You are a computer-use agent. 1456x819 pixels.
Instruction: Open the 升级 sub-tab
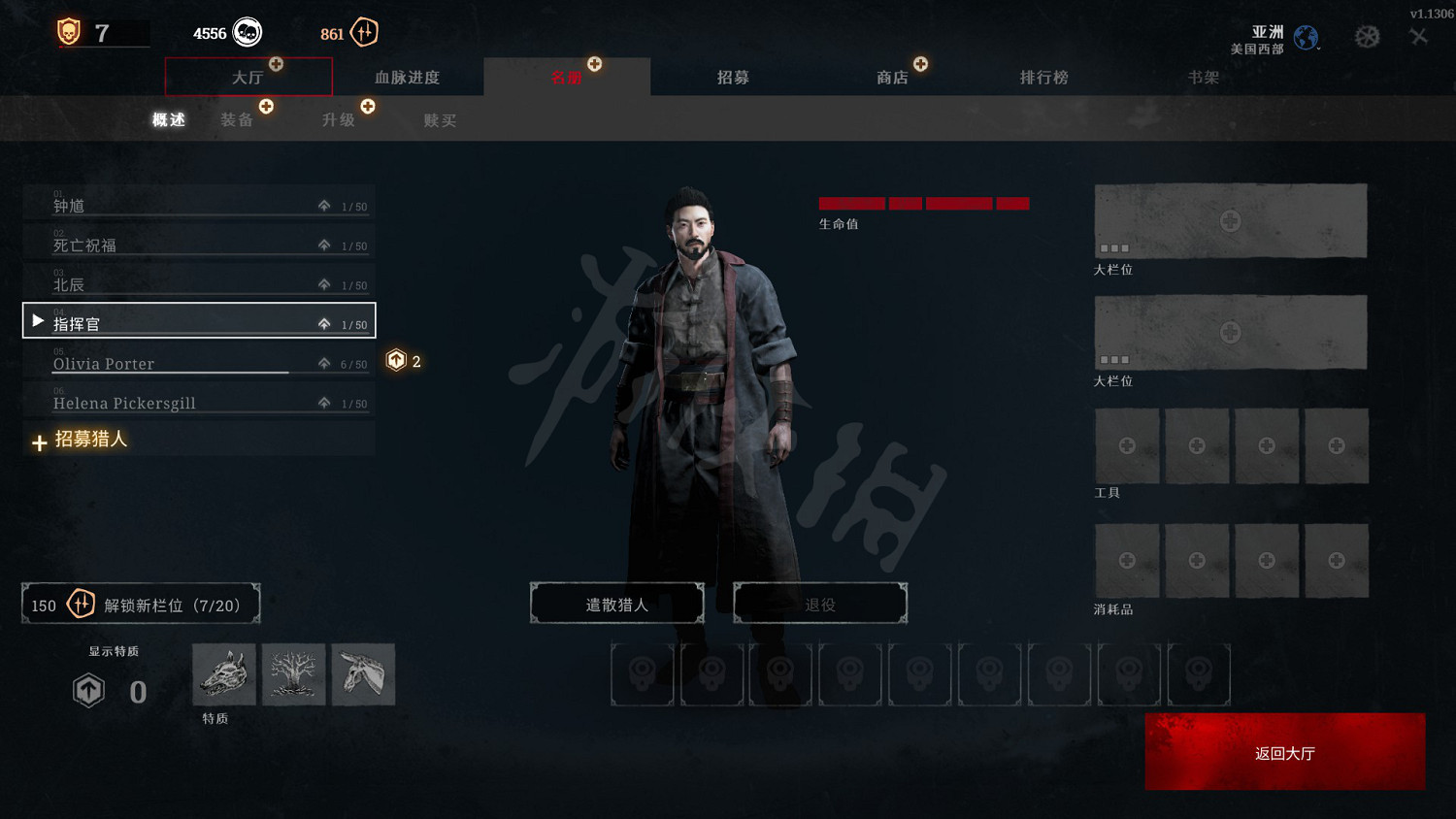pos(339,118)
